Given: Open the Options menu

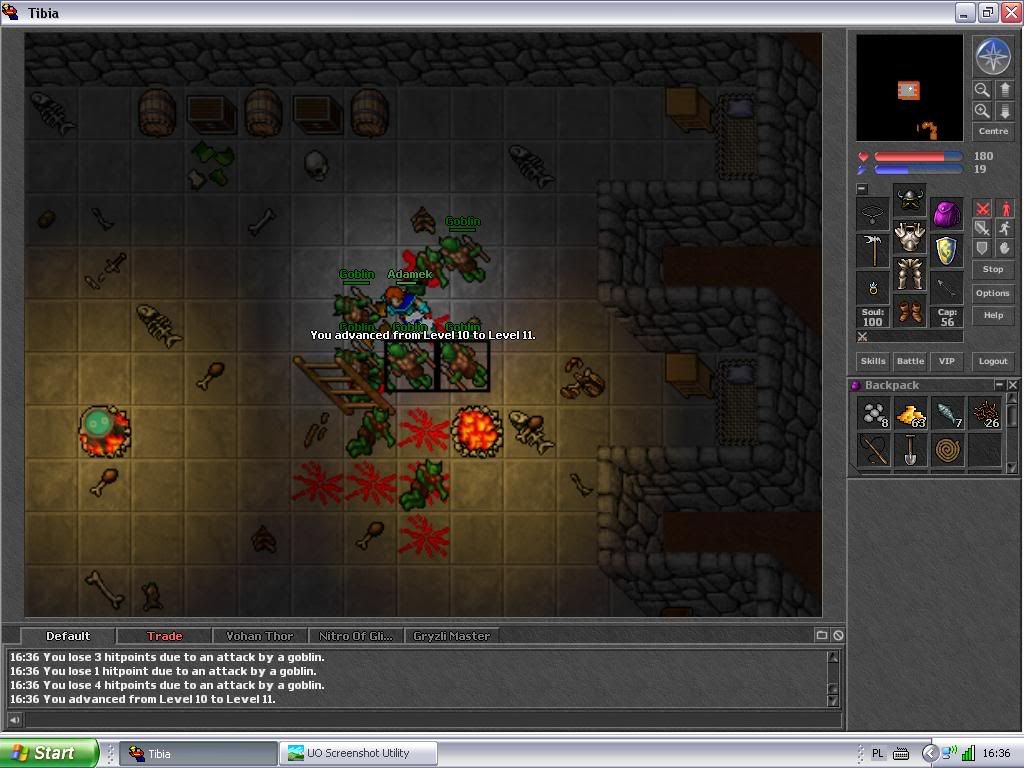Looking at the screenshot, I should pos(993,293).
